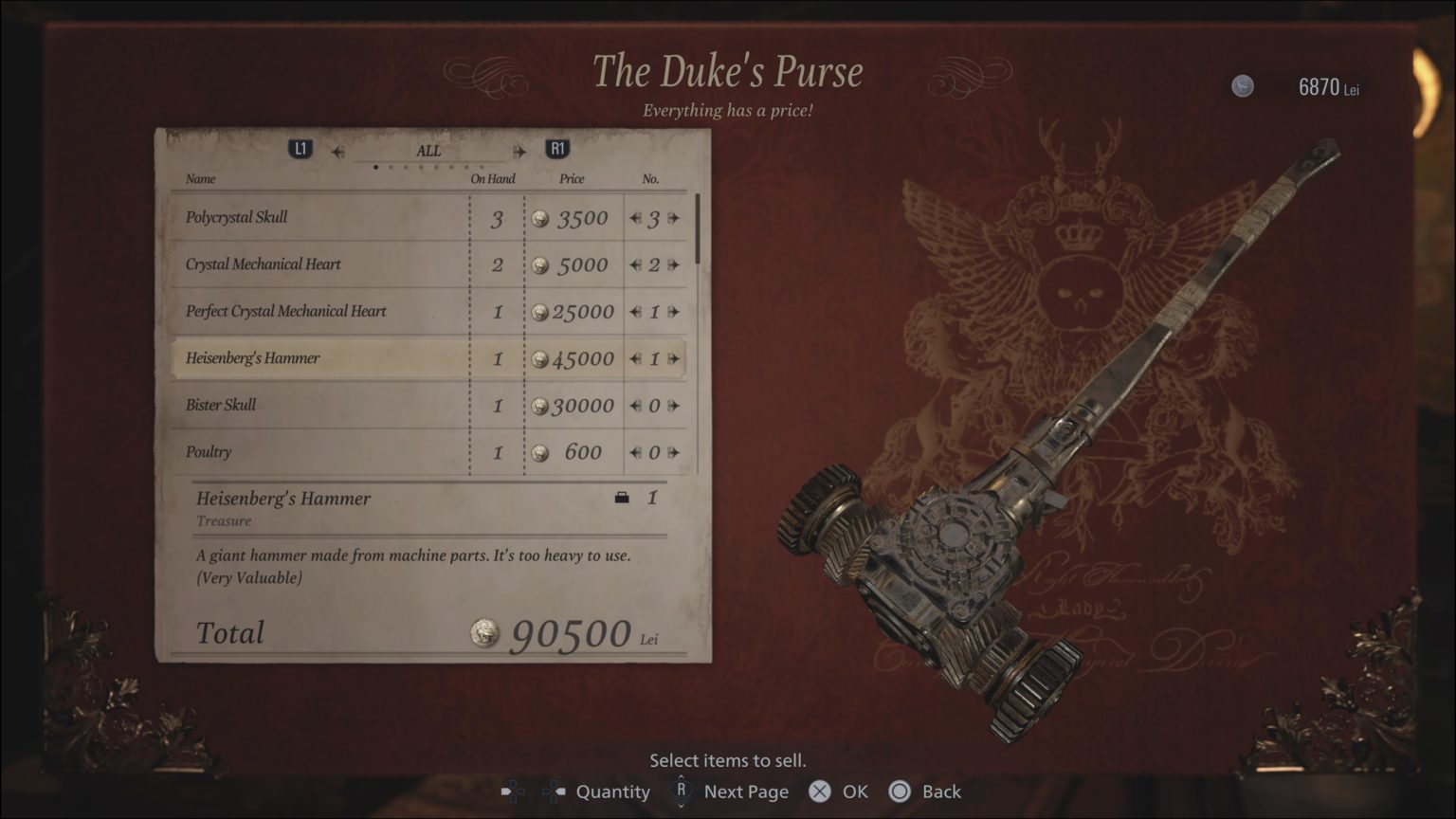Click the right arrow beside ALL filter
The height and width of the screenshot is (819, 1456).
click(520, 150)
